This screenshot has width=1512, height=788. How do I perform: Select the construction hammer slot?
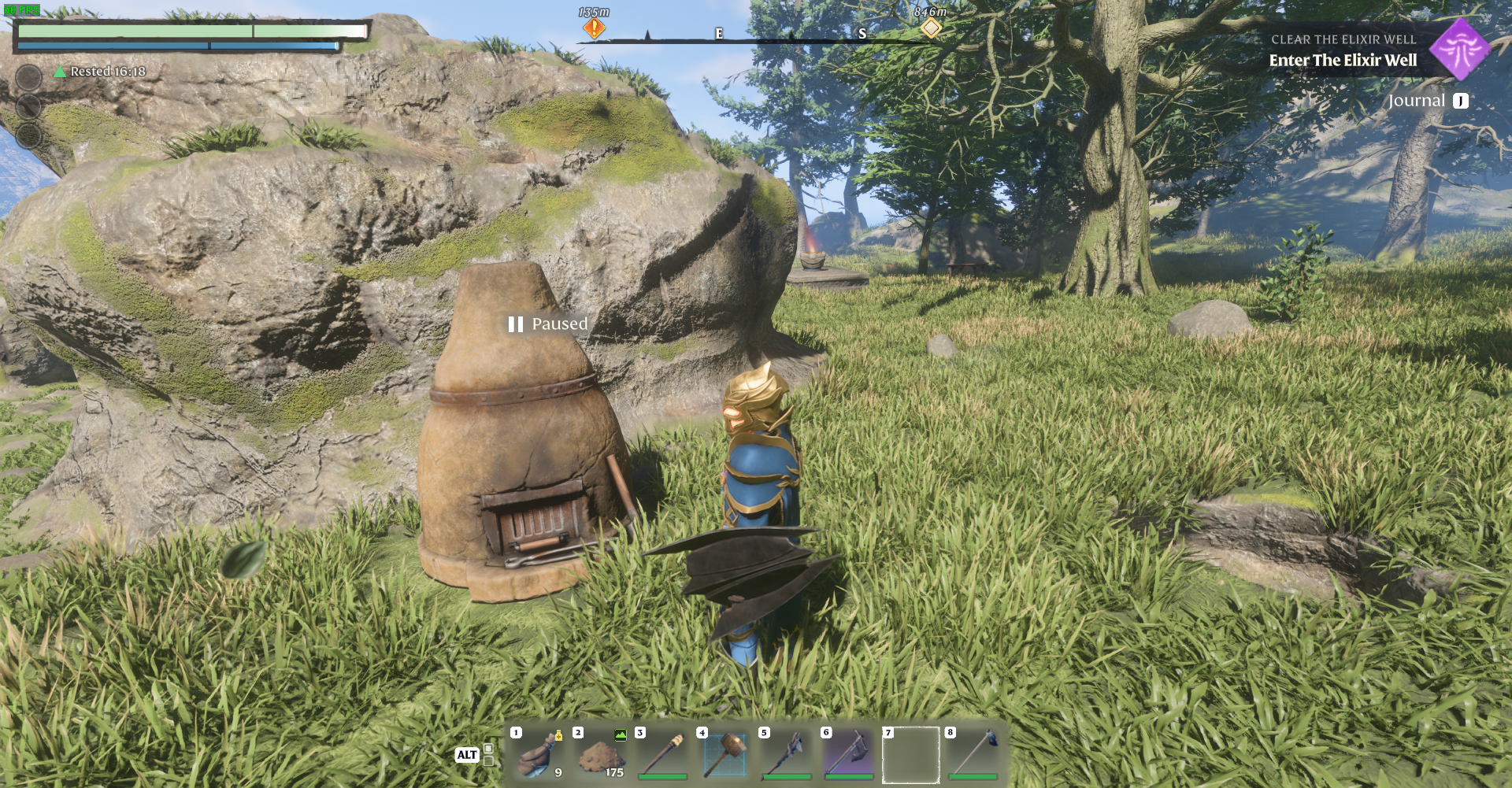(x=725, y=754)
